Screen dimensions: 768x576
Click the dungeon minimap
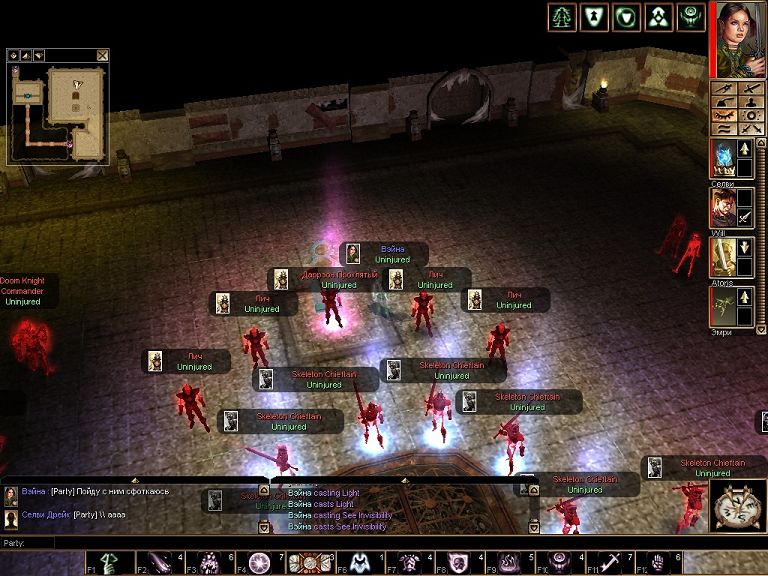pyautogui.click(x=58, y=112)
